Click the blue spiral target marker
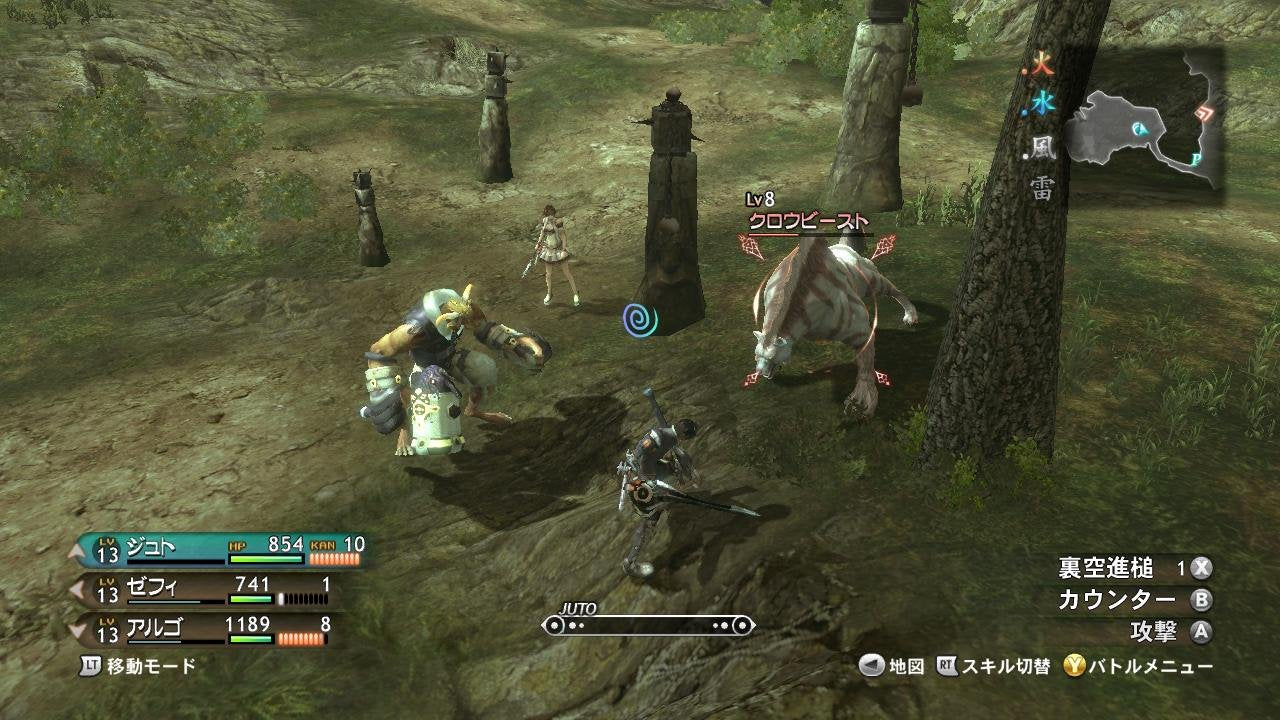Screen dimensions: 1280x720 (641, 321)
